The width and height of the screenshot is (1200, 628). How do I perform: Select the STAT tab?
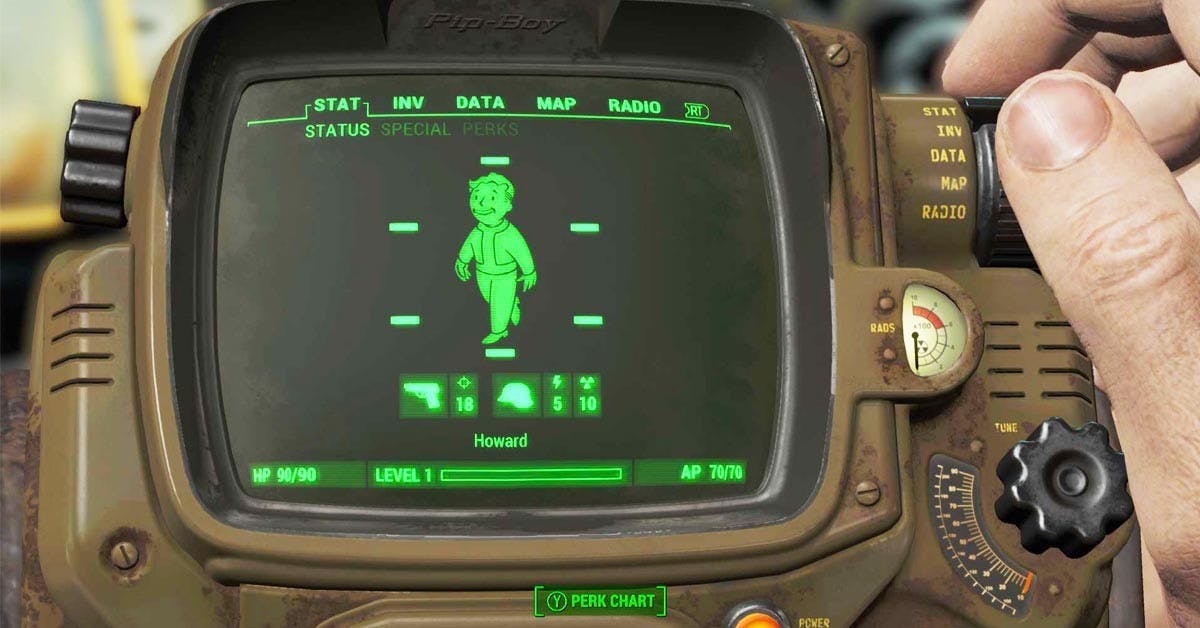[x=336, y=104]
